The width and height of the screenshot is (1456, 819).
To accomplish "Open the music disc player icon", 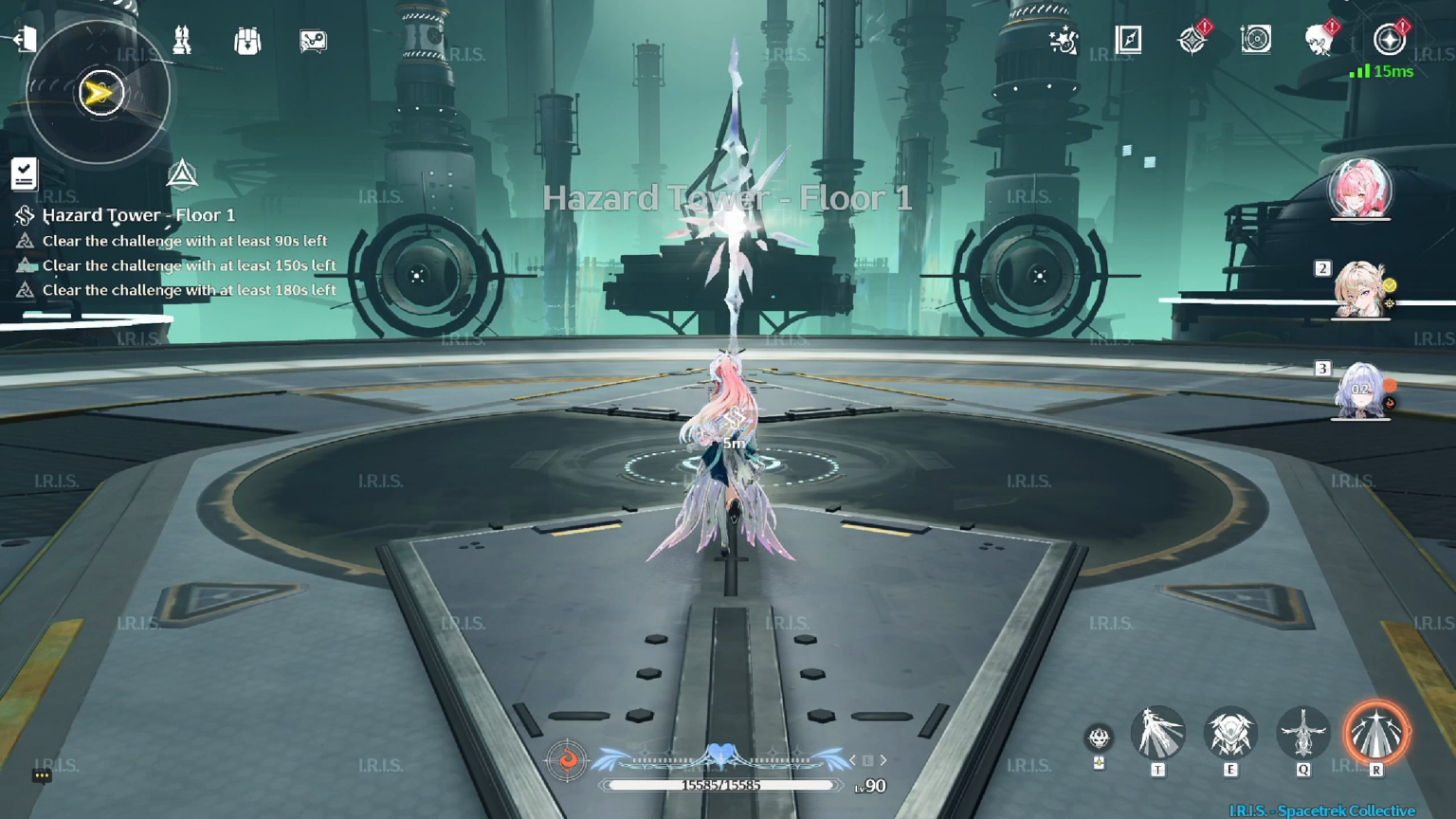I will click(1255, 40).
